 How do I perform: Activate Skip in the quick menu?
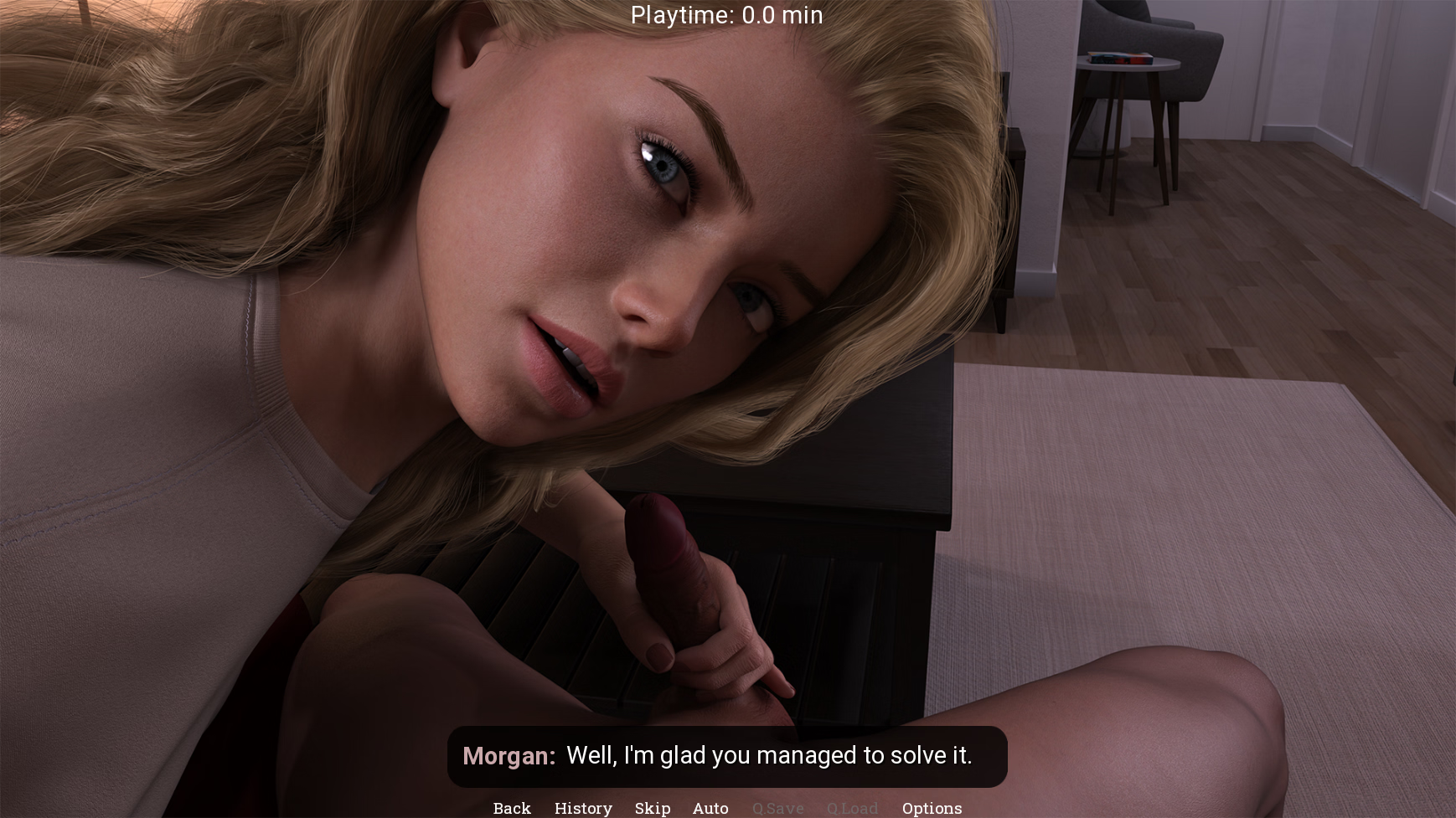point(653,808)
